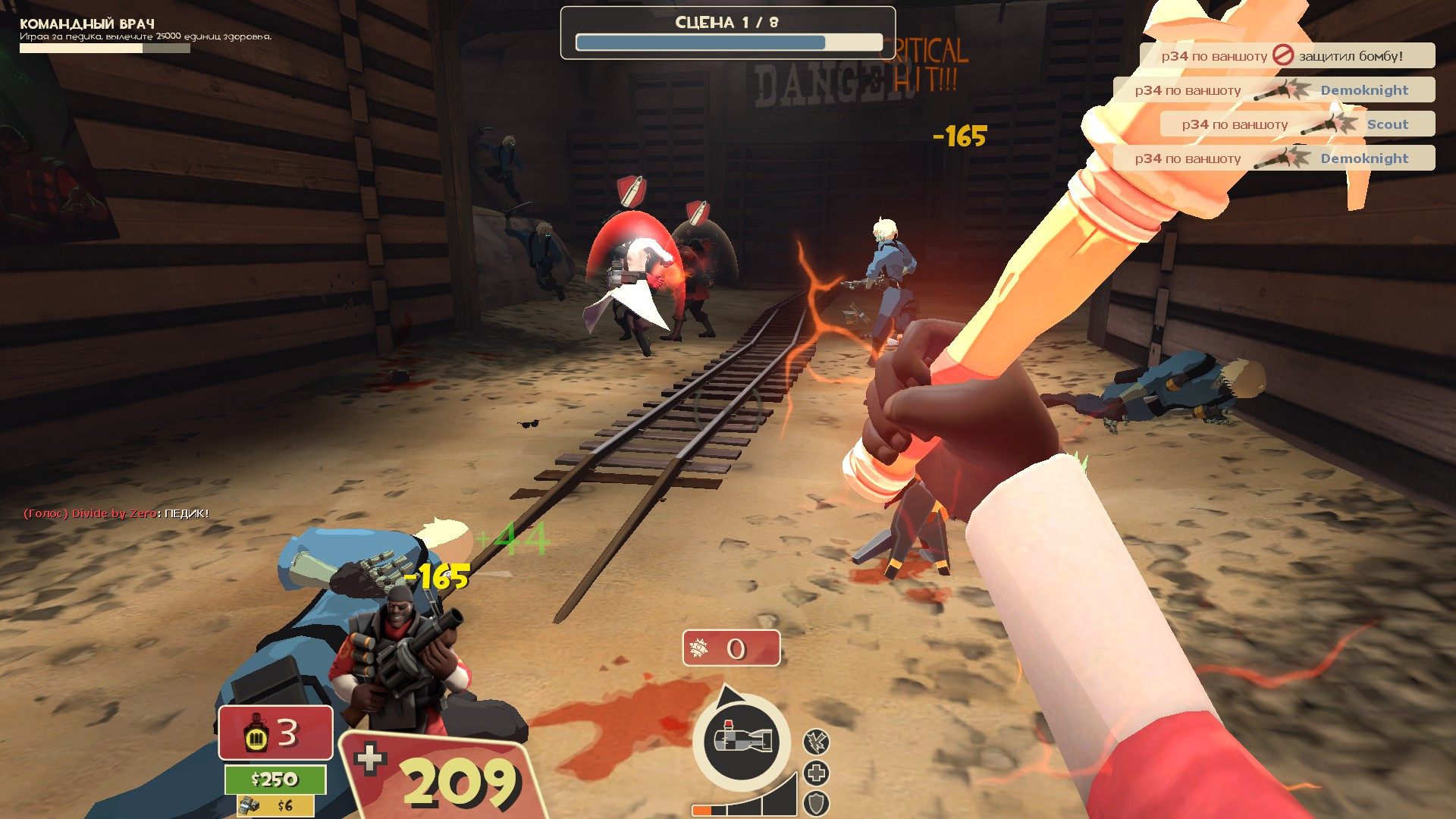Click the blocked-bomb symbol in the kill feed

click(1284, 55)
